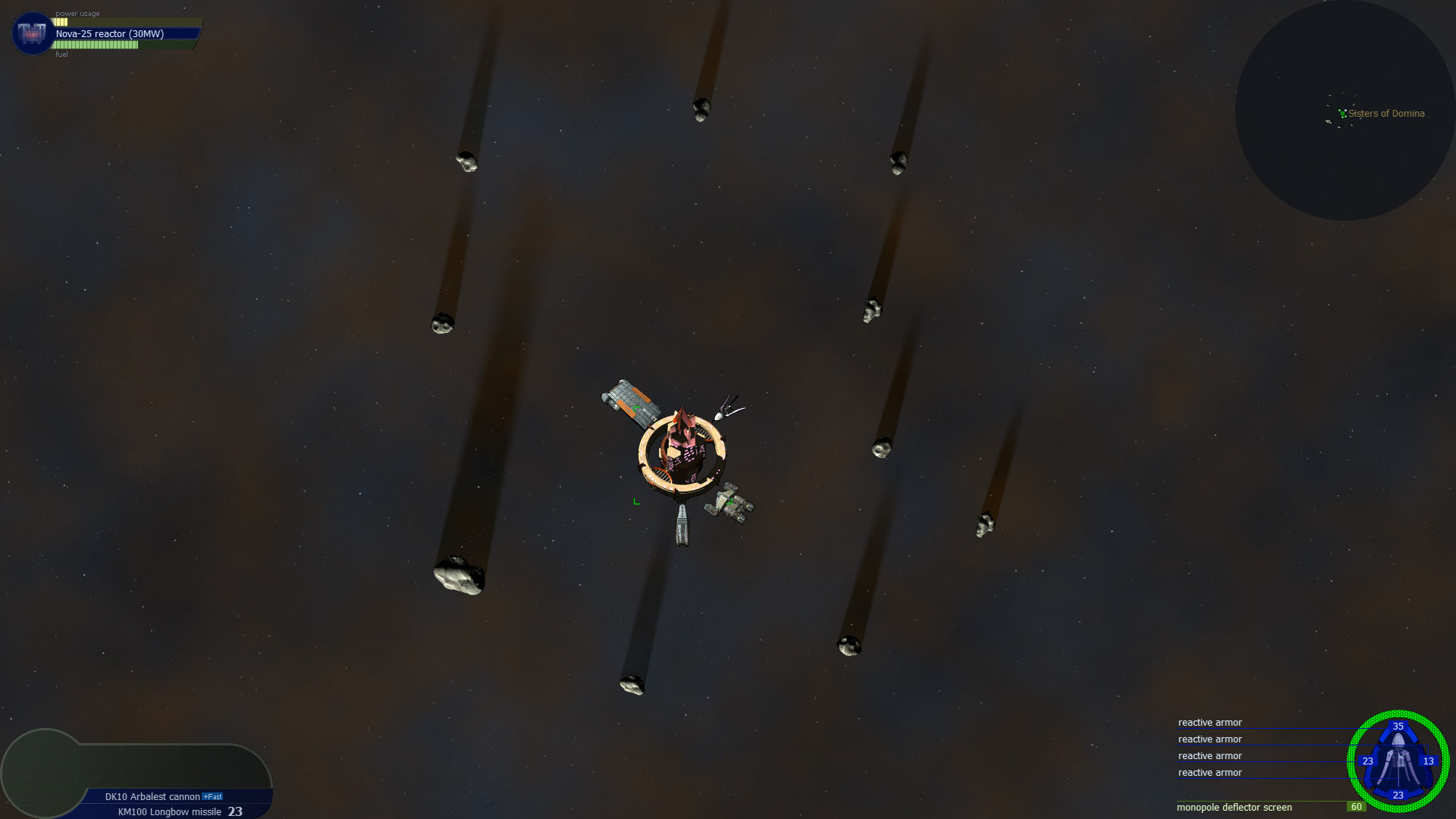The width and height of the screenshot is (1456, 819).
Task: Expand the monopole deflector screen readout
Action: pos(1233,808)
